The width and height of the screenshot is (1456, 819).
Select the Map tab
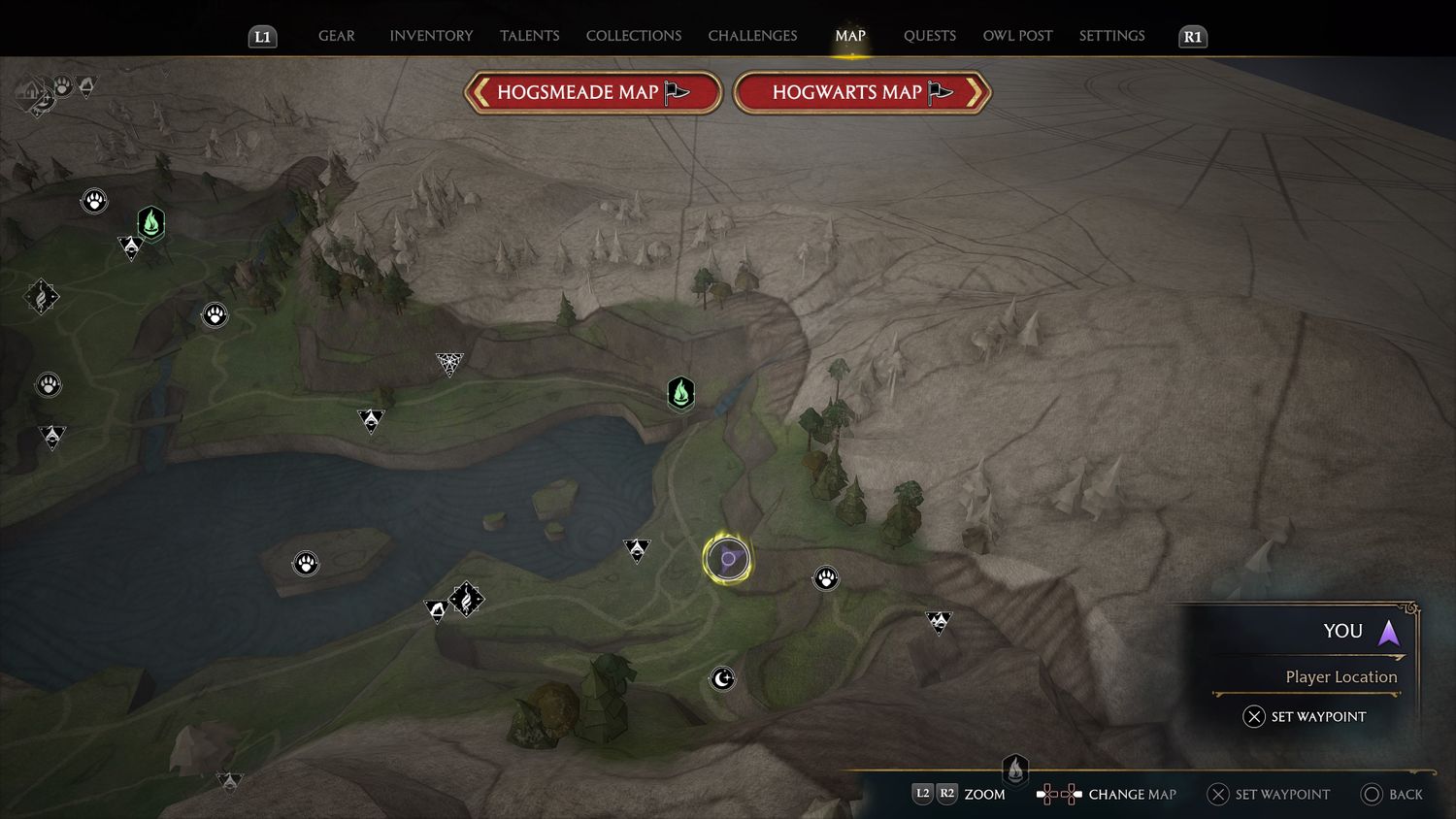pyautogui.click(x=849, y=36)
